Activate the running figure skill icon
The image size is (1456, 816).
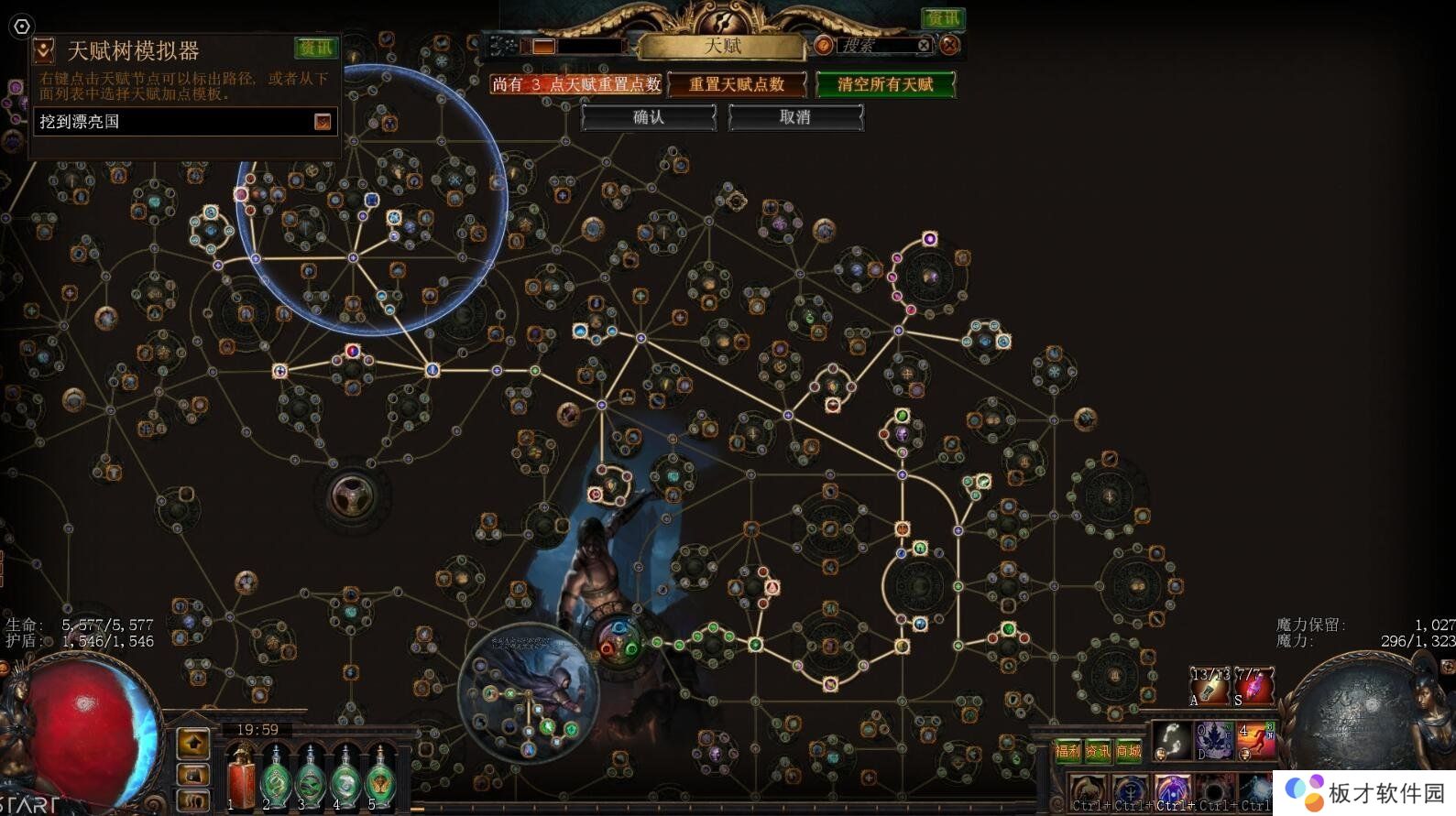tap(1256, 740)
